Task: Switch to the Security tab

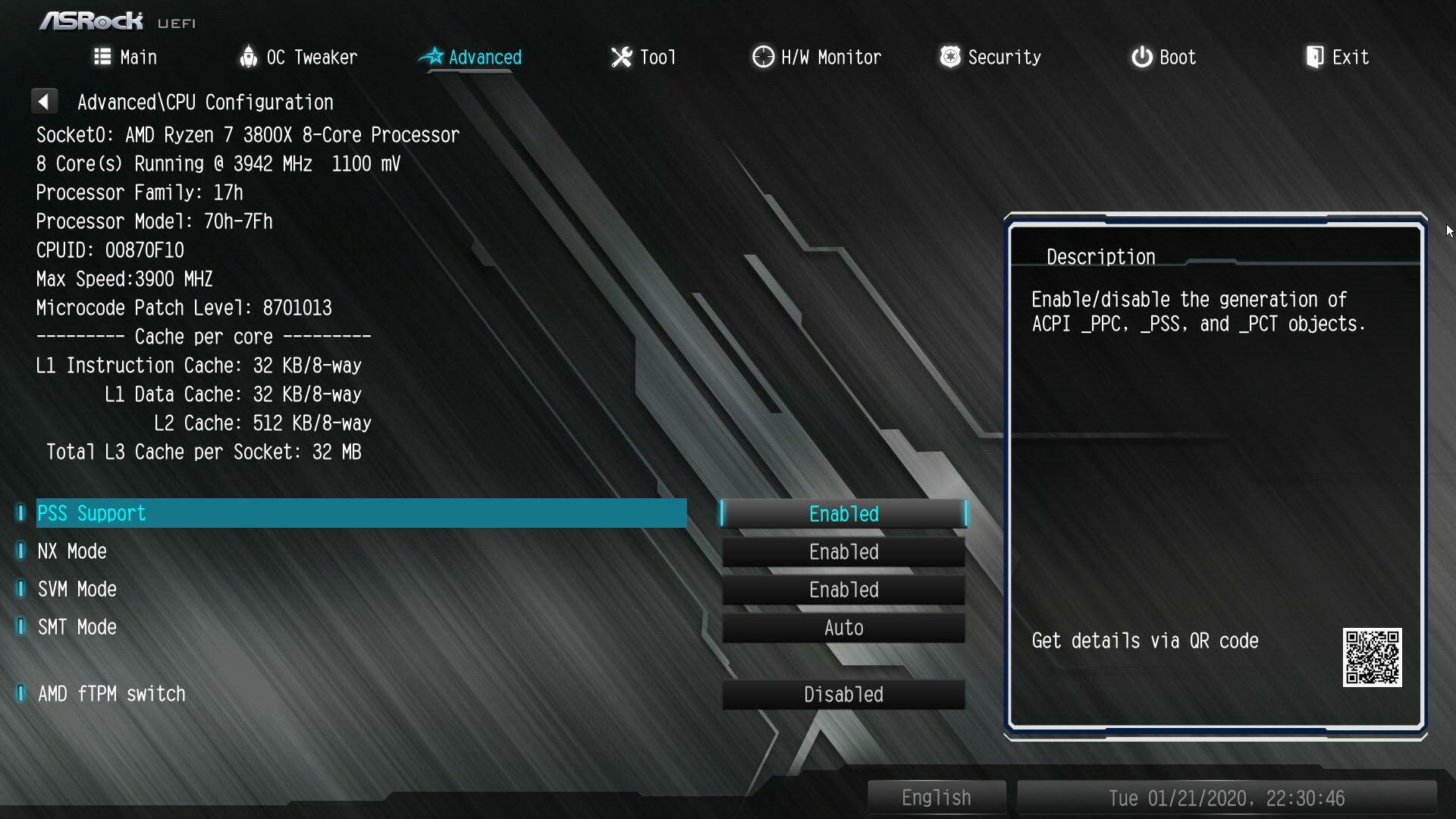Action: coord(990,57)
